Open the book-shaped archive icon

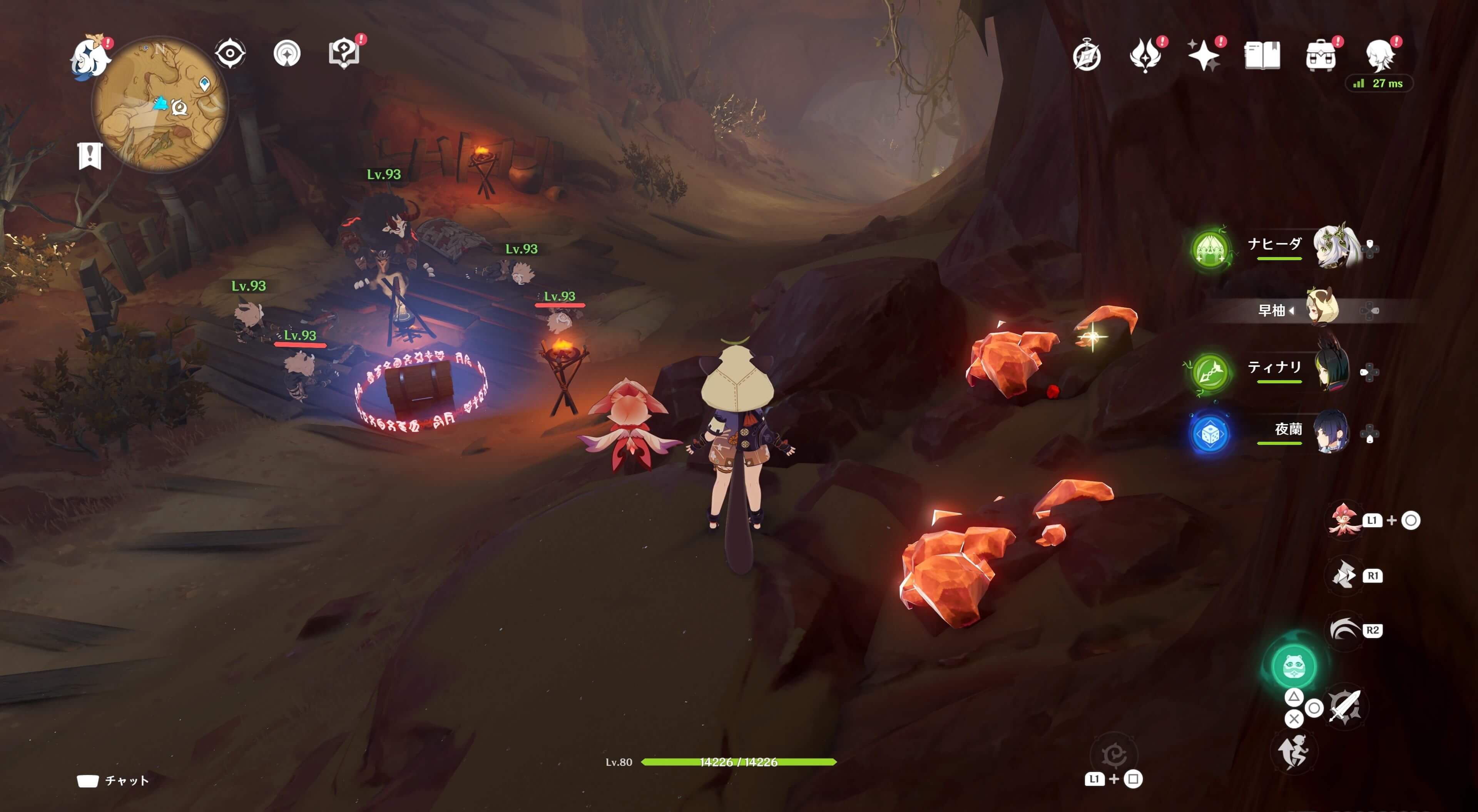point(1262,56)
